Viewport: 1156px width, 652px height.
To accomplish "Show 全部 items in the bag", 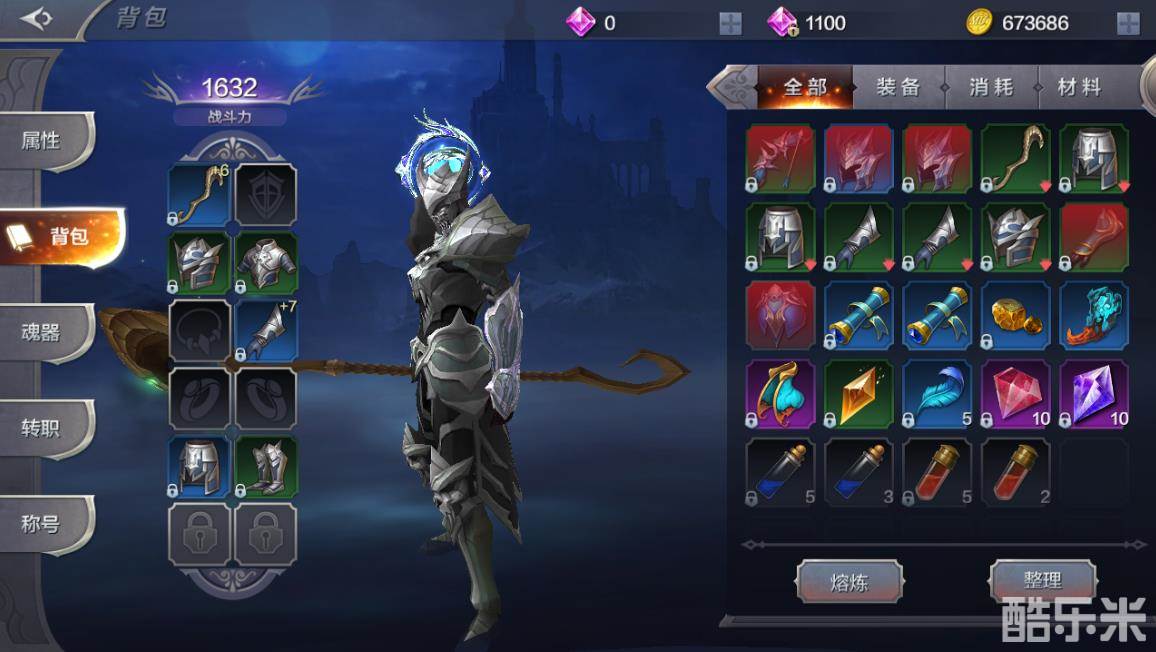I will pos(805,88).
